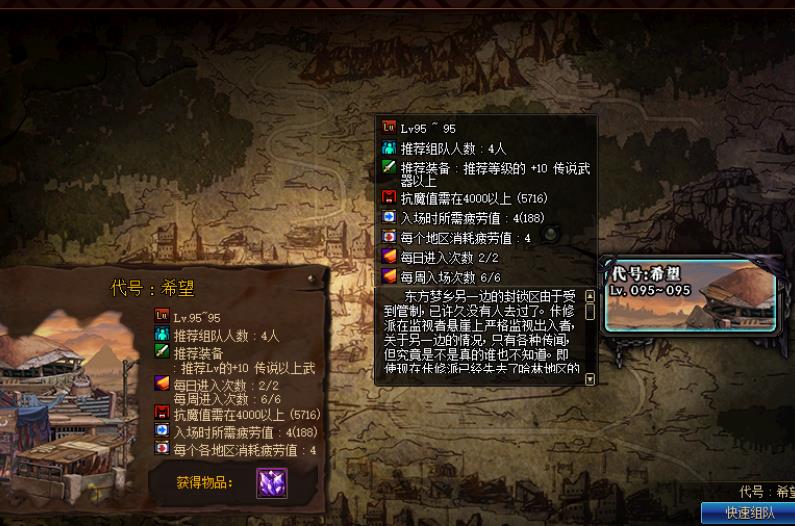Screen dimensions: 795x526
Task: Click the description scrollbar's up arrow
Action: (x=589, y=296)
